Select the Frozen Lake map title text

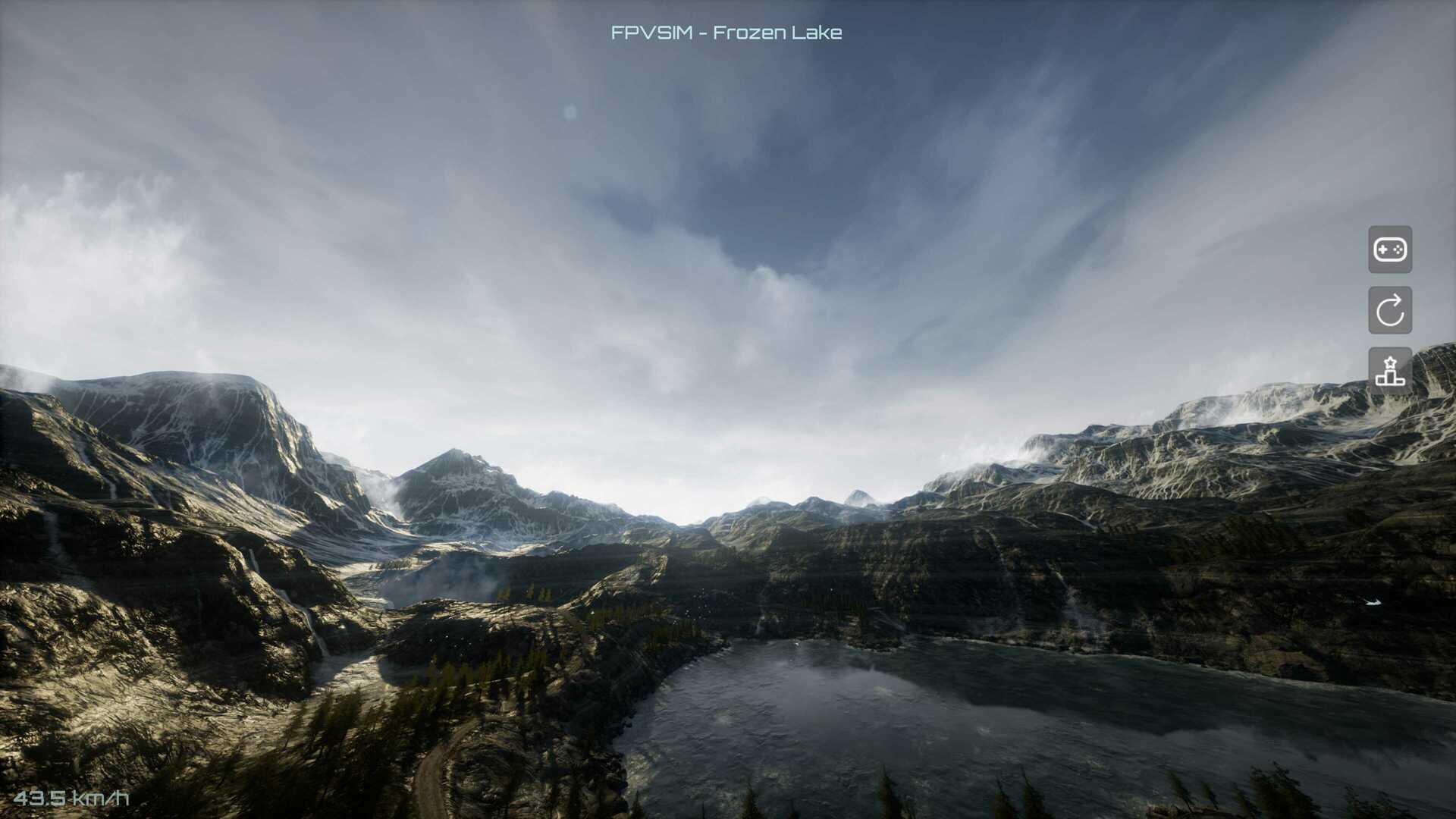(726, 33)
